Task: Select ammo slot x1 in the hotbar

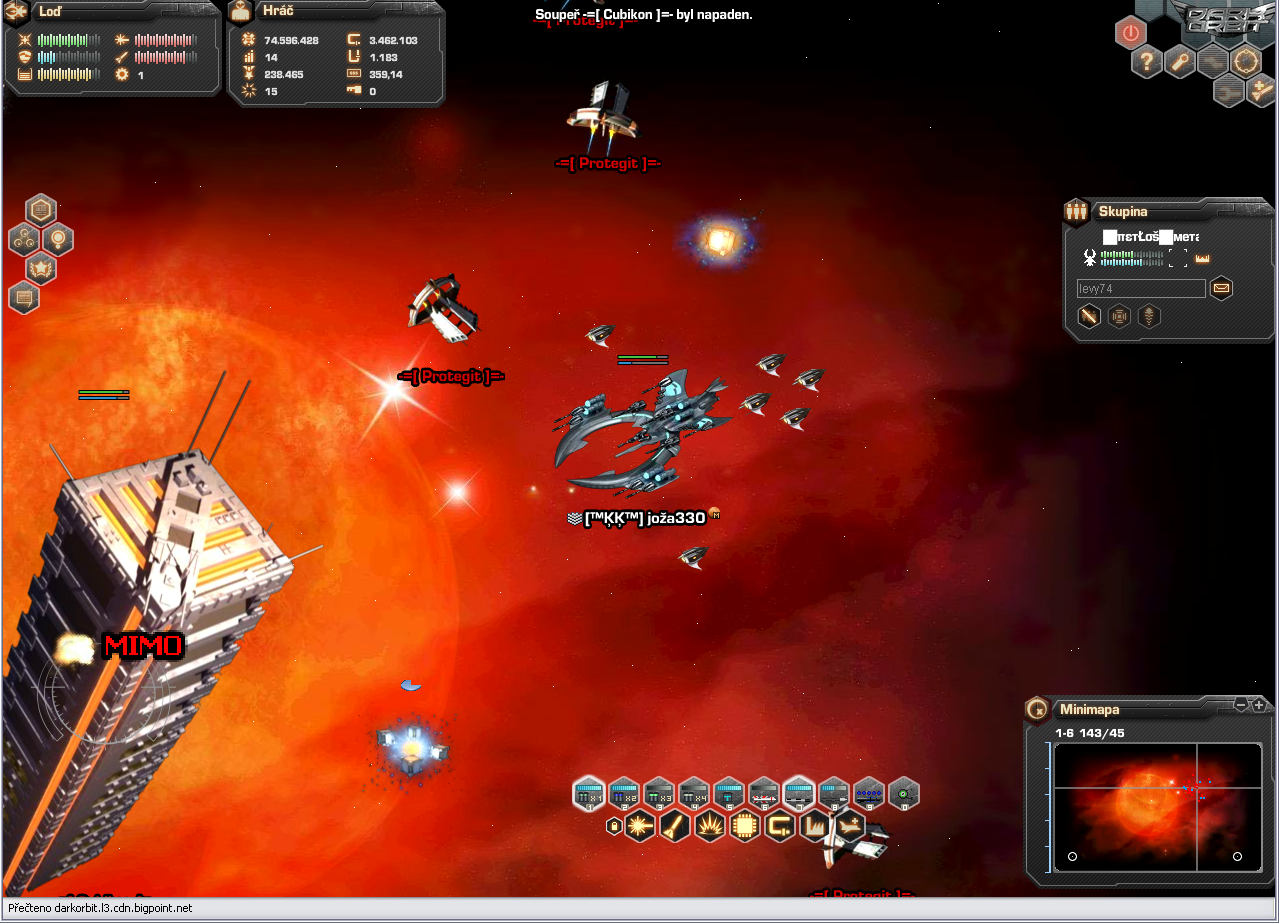Action: click(589, 794)
